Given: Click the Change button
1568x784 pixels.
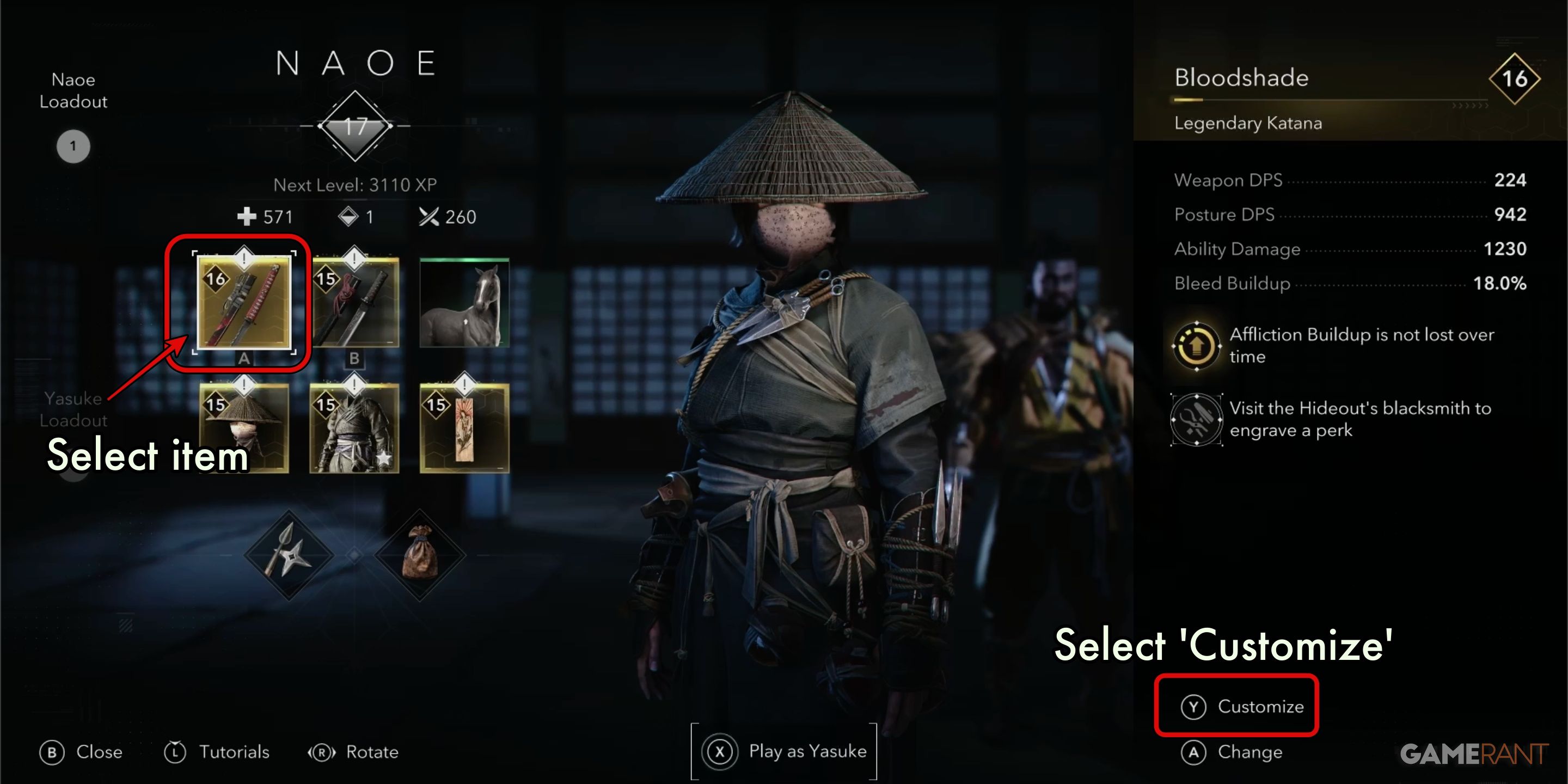Looking at the screenshot, I should click(1236, 752).
